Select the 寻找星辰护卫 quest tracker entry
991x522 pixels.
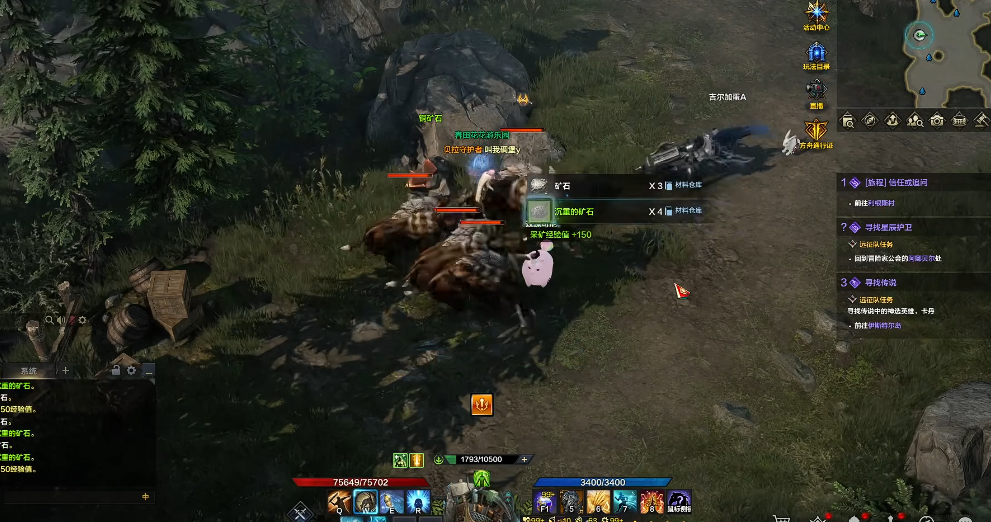[x=888, y=227]
